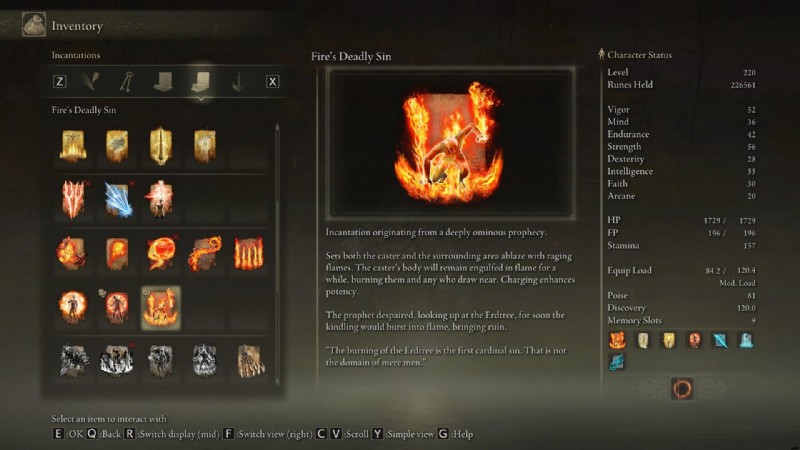Pick the five flame pillars incantation
Screen dimensions: 800x450
(249, 253)
